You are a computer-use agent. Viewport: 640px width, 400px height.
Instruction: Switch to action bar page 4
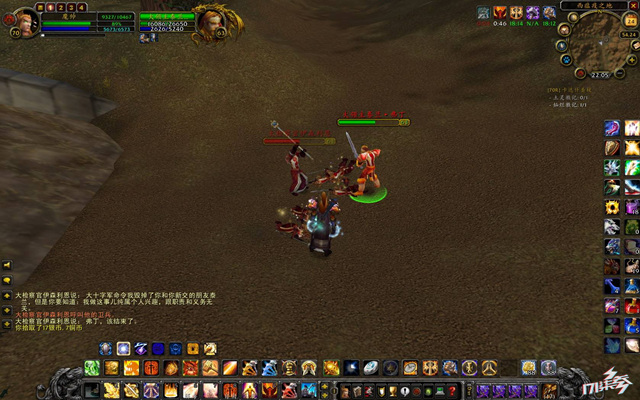(81, 6)
